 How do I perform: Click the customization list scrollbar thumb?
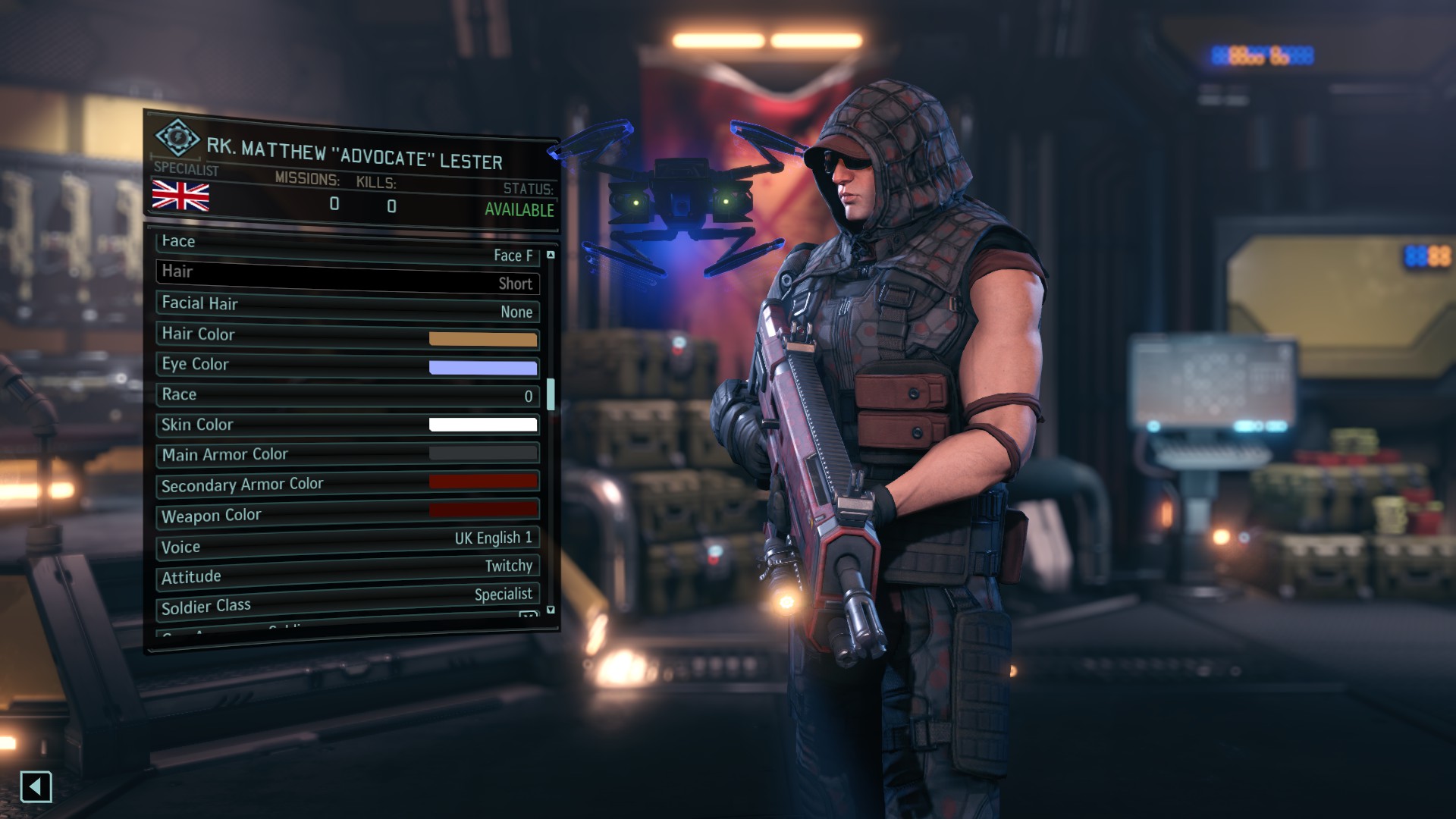point(551,394)
